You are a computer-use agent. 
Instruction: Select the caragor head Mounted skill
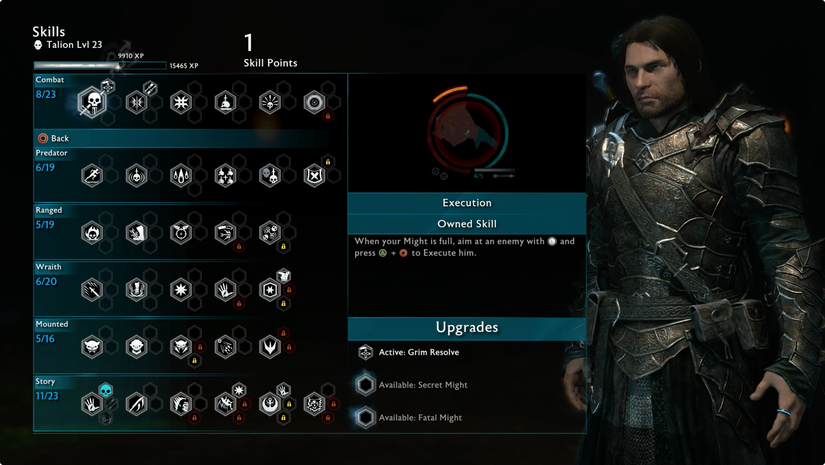[x=92, y=347]
